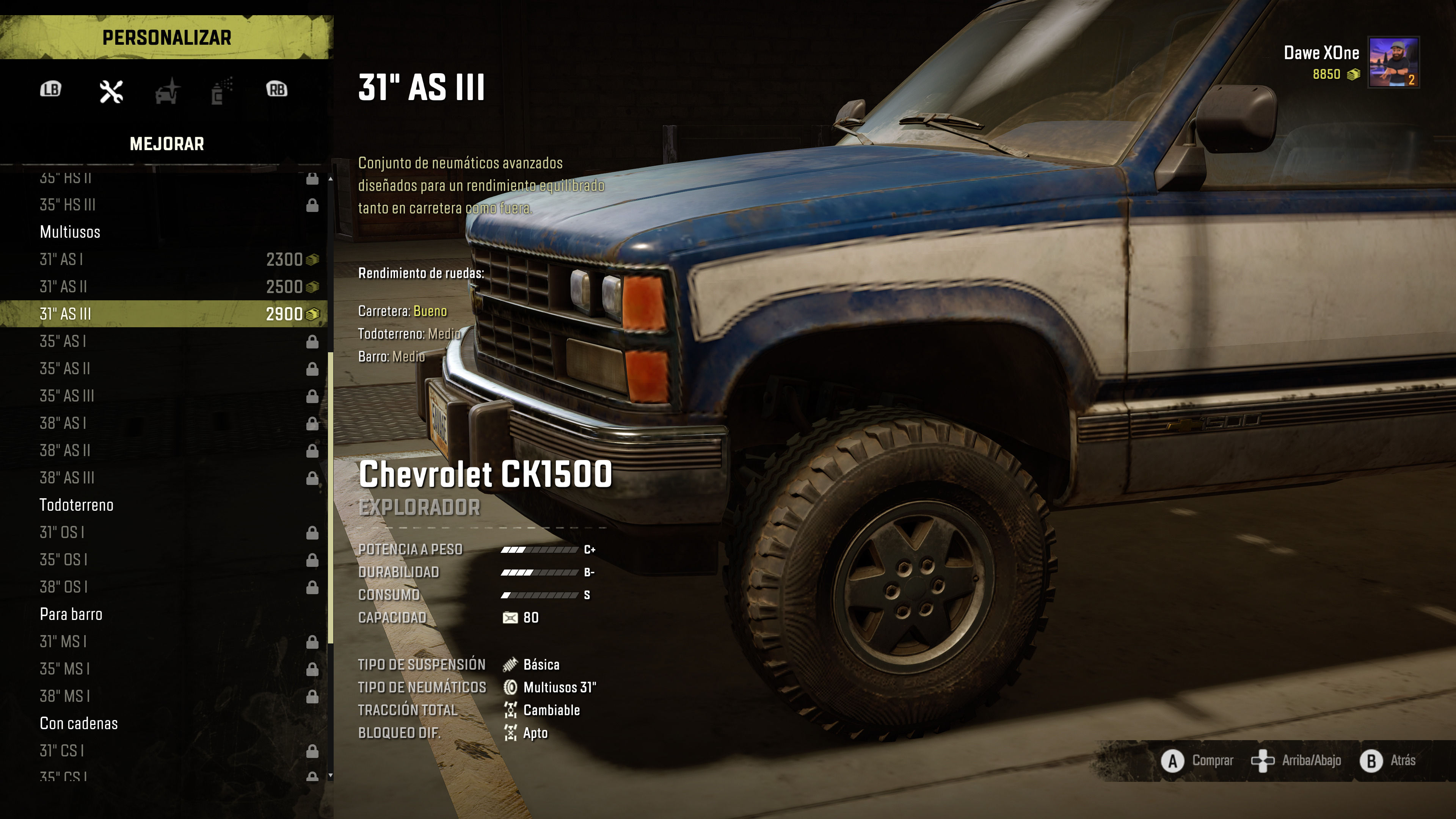Select the 31" CS I chained tires
This screenshot has width=1456, height=819.
[x=164, y=751]
